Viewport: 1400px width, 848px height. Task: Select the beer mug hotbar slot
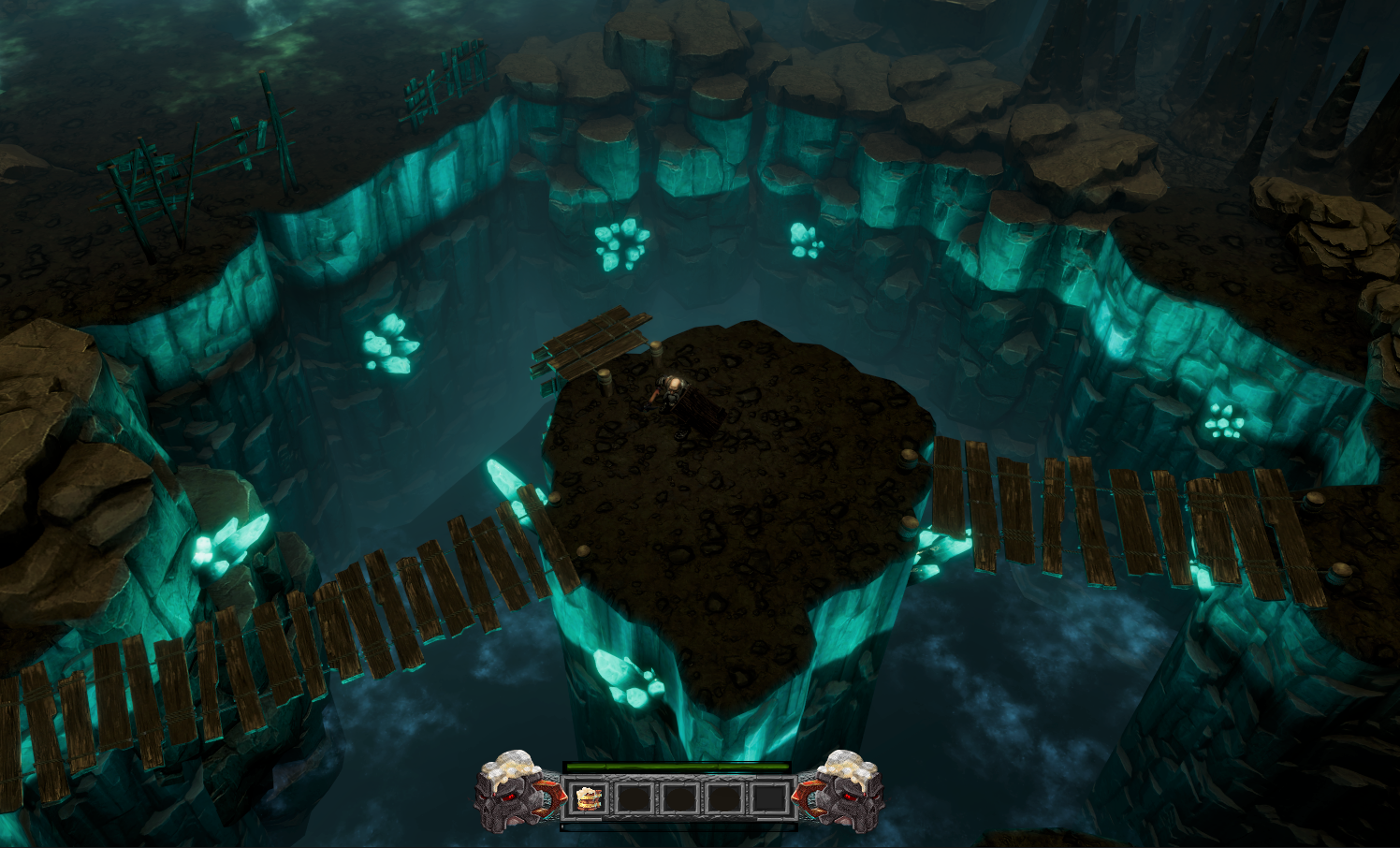(x=588, y=798)
